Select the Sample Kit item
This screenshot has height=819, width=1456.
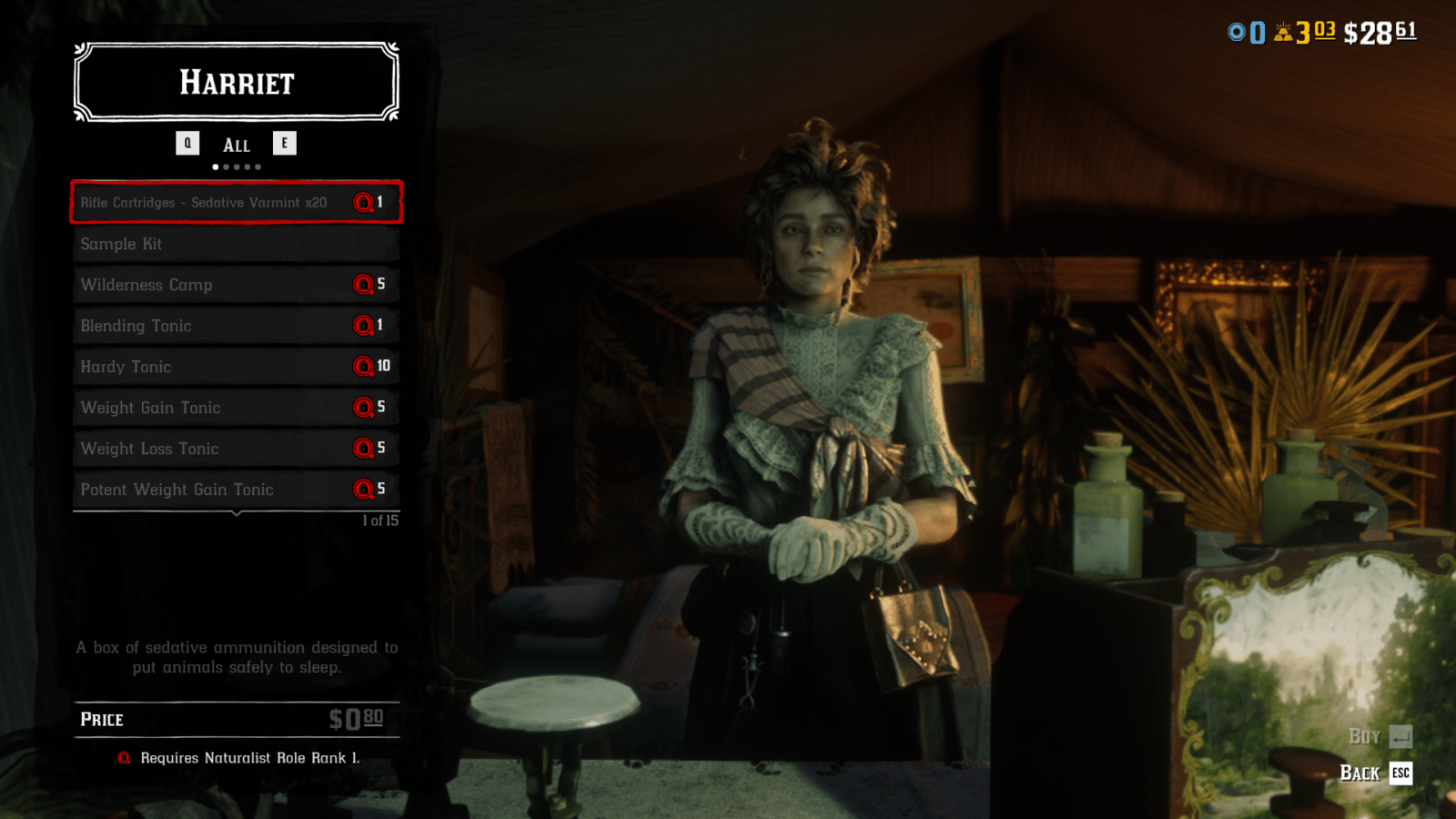coord(235,244)
